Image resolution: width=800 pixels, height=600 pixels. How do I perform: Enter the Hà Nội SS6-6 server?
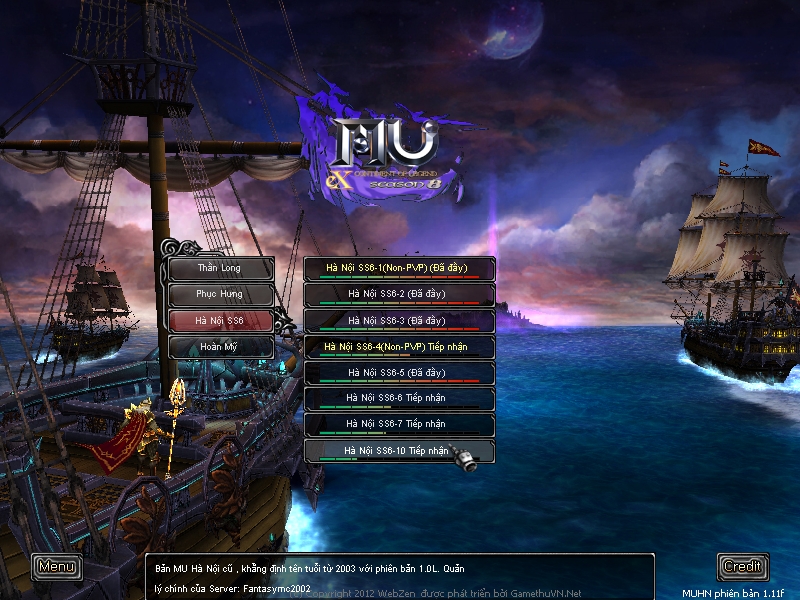[x=398, y=398]
